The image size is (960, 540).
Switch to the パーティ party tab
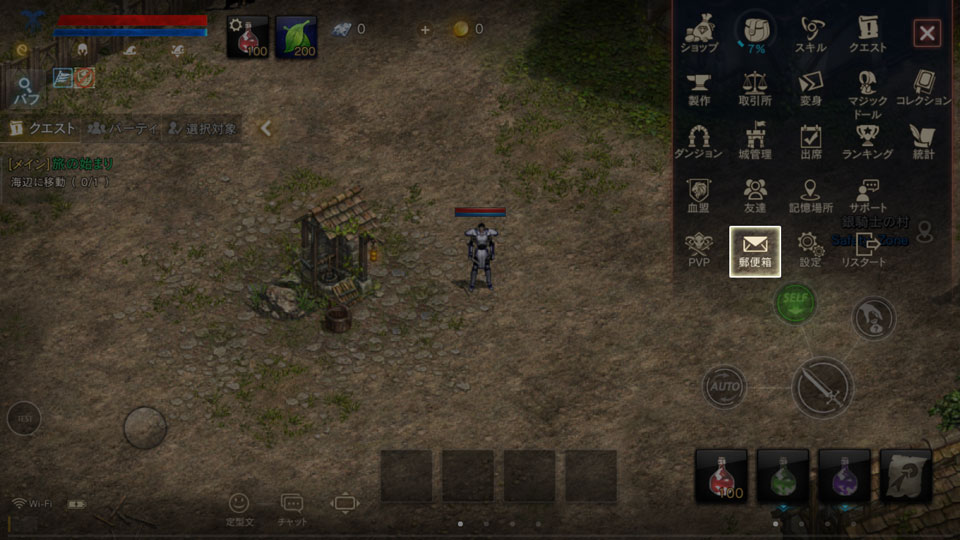point(123,128)
